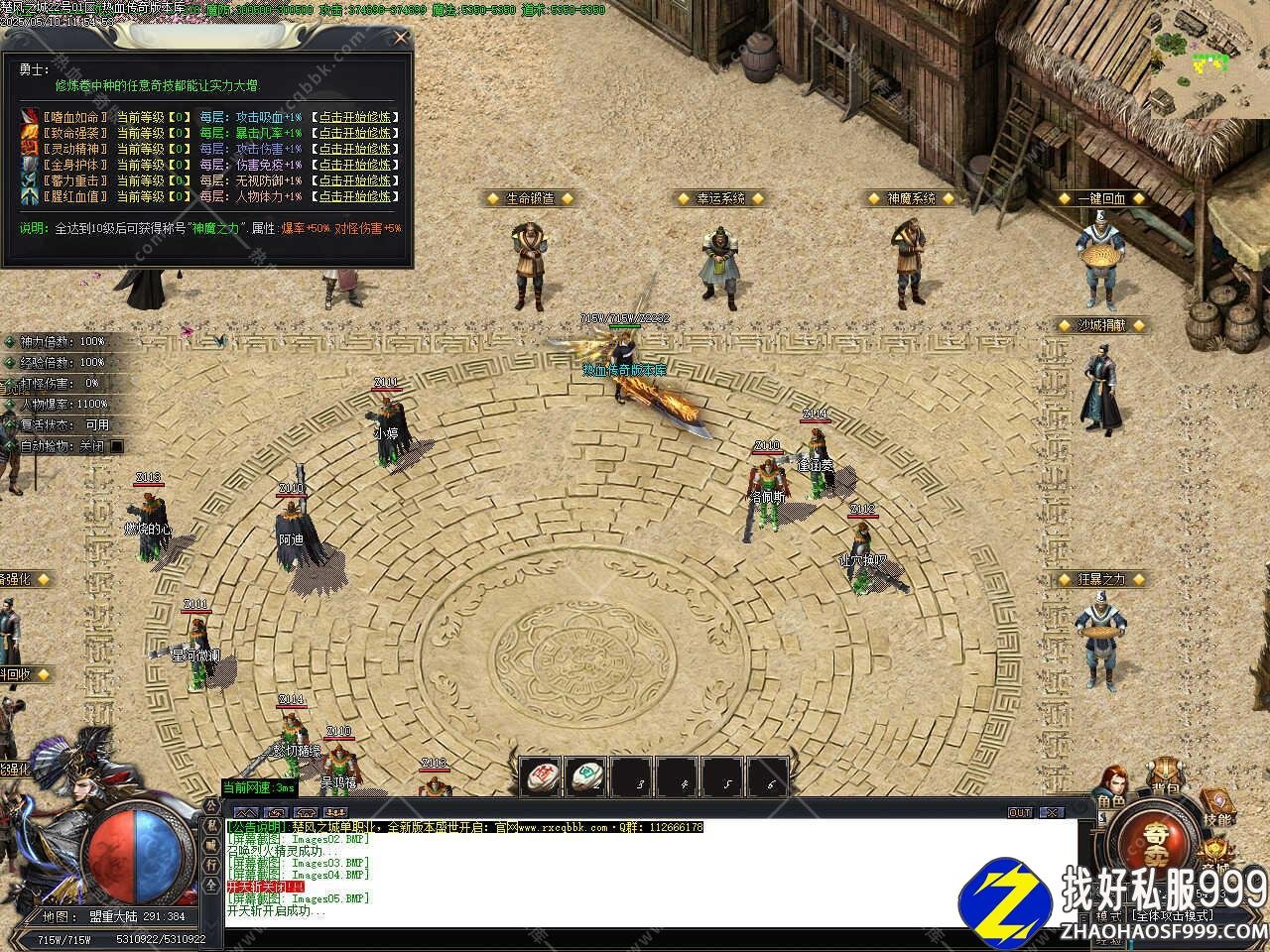Start training 腥红血值 skill
Screen dimensions: 1270x952
pyautogui.click(x=355, y=196)
